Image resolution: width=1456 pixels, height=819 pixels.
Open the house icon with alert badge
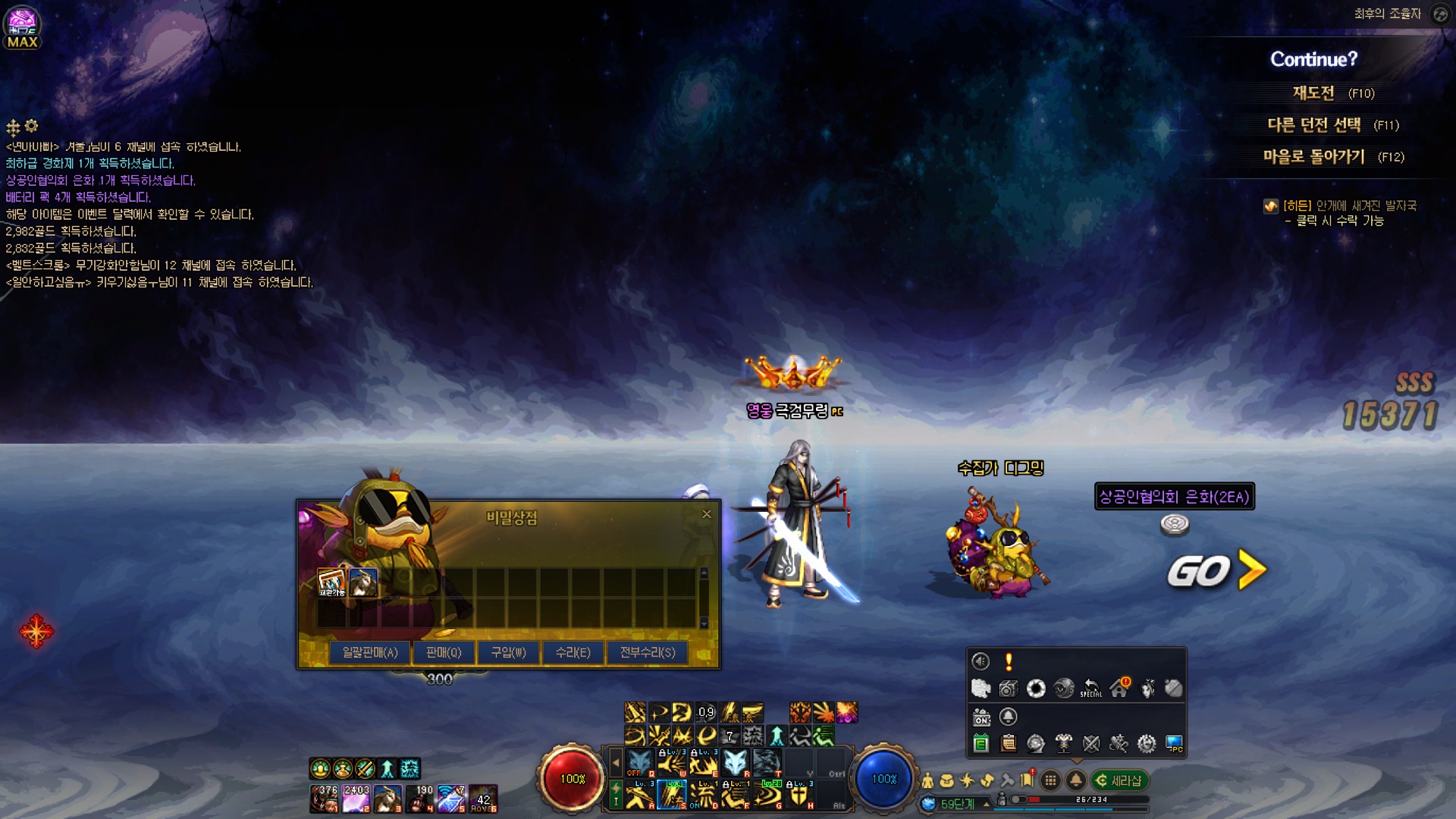pos(1119,688)
